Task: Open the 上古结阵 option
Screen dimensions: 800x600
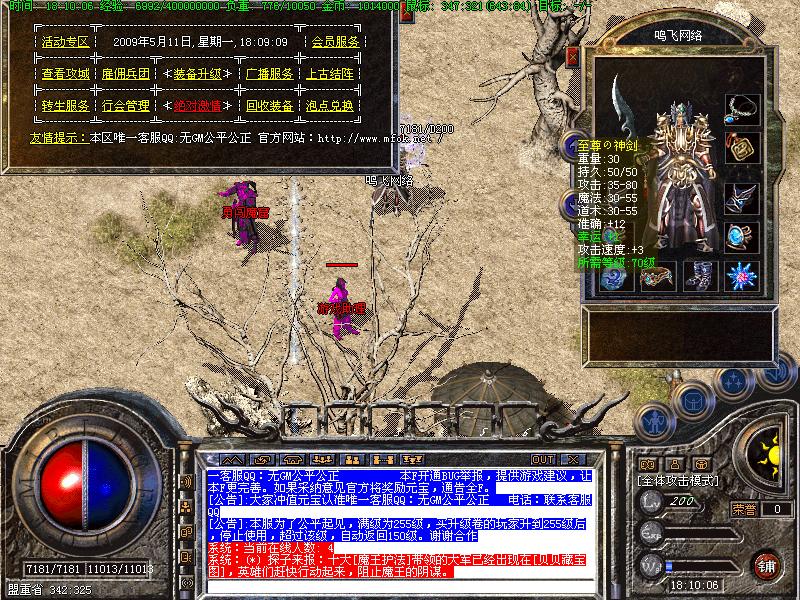Action: 329,74
